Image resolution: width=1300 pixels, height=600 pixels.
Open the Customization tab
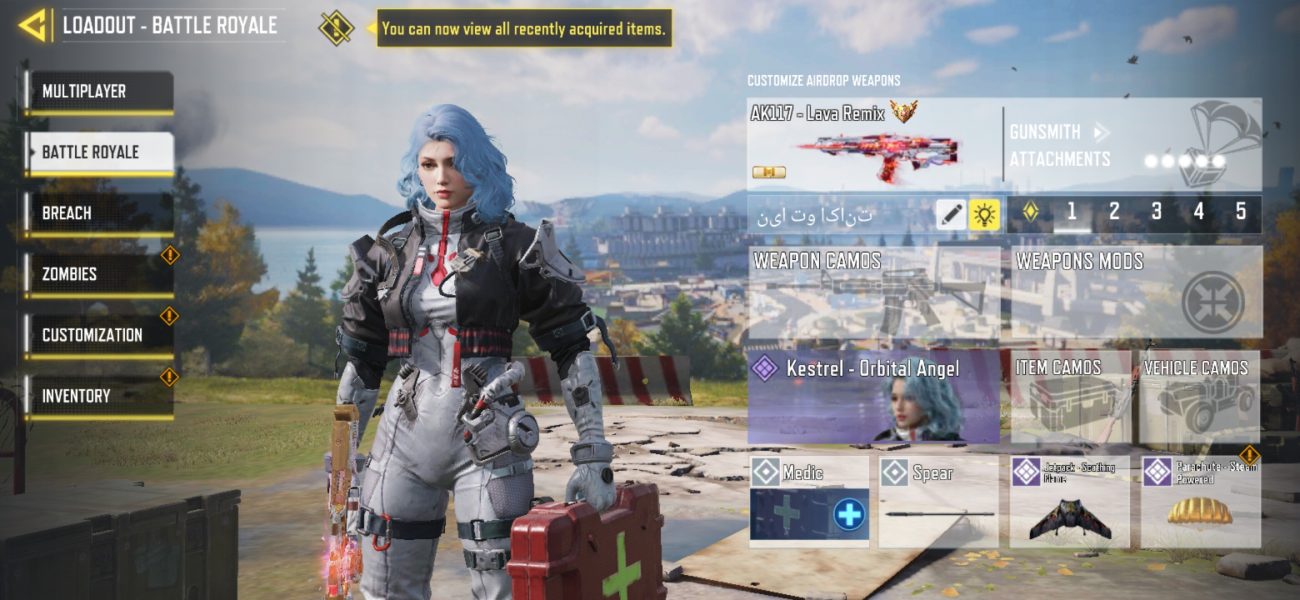point(98,336)
